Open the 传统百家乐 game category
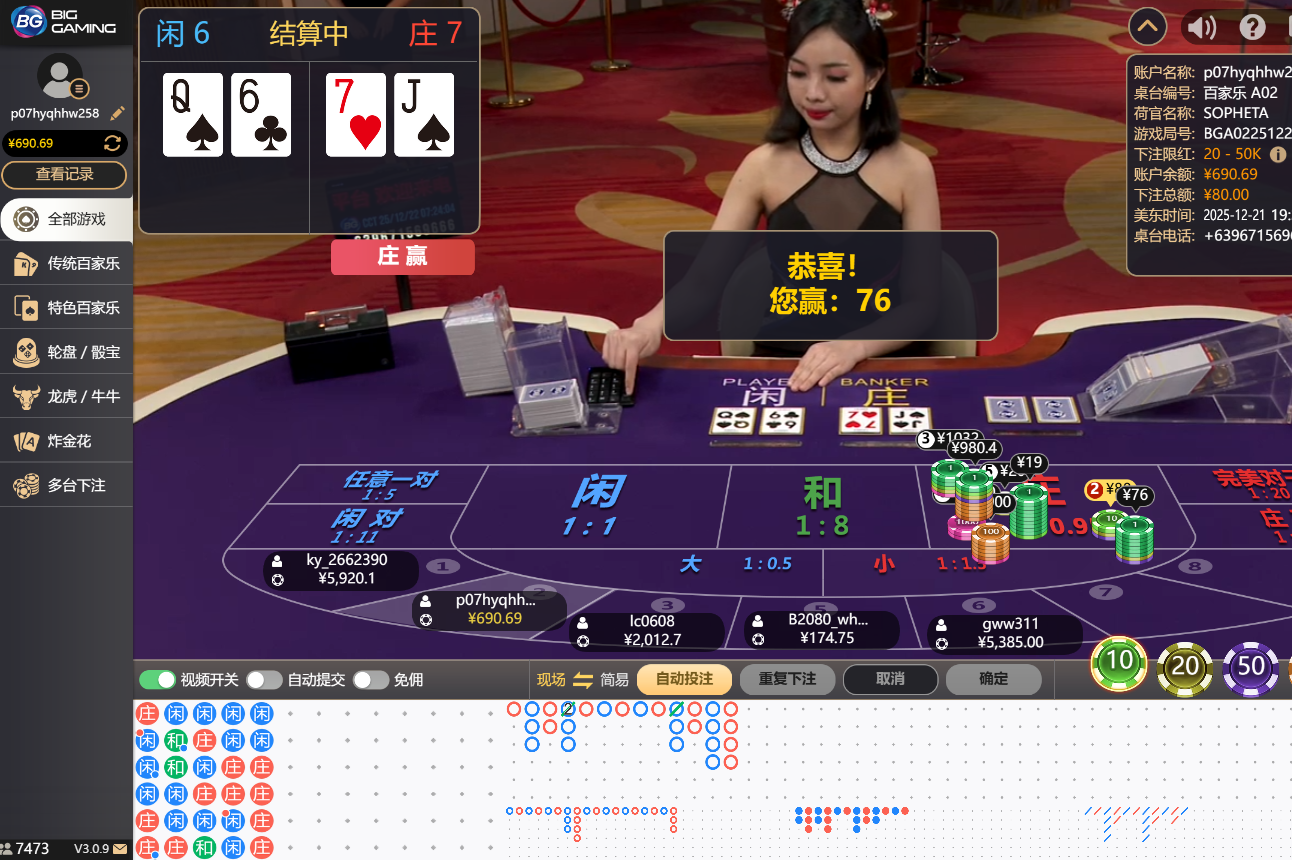 (66, 263)
